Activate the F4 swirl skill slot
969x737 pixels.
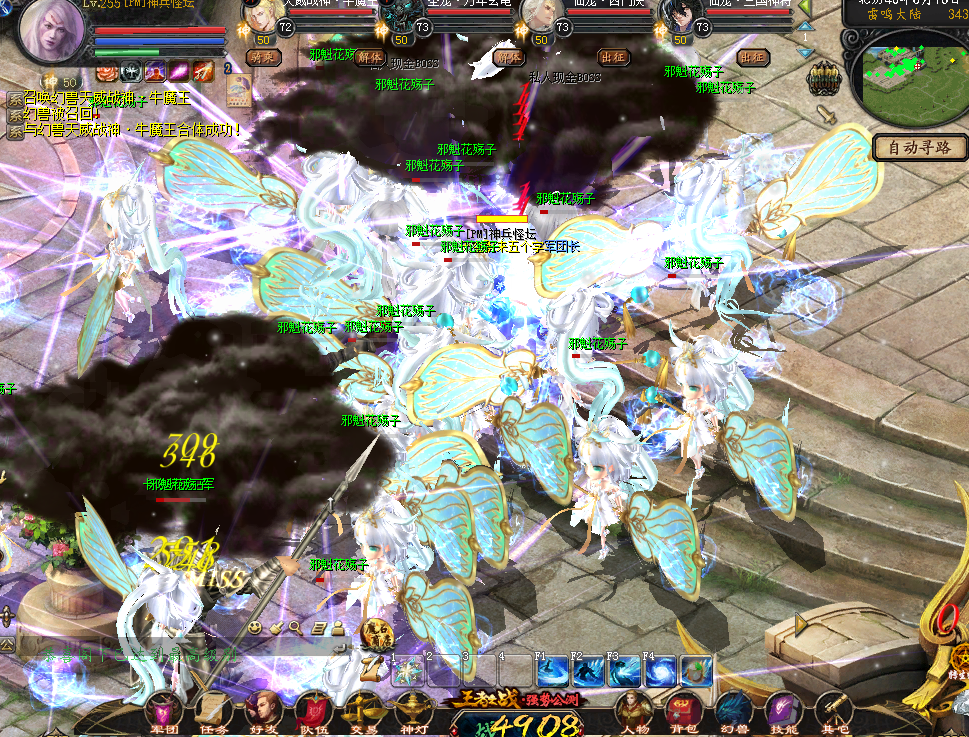click(x=660, y=671)
